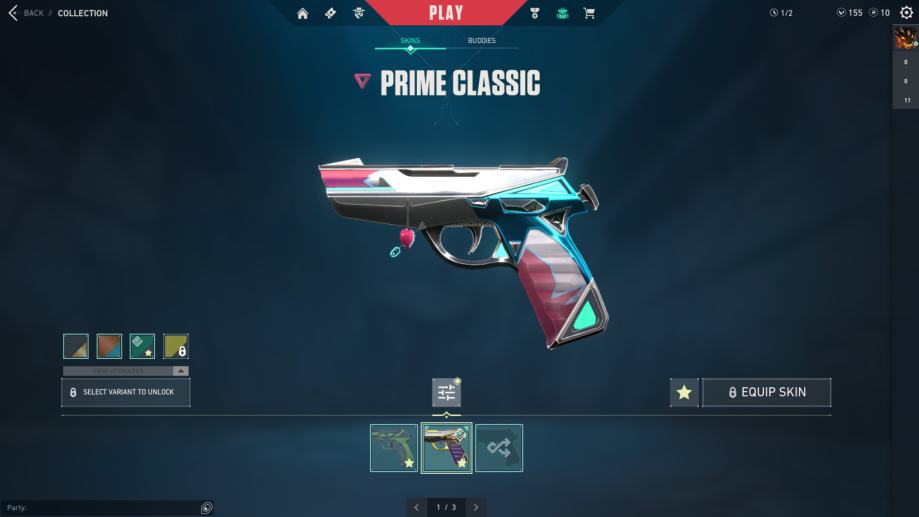Viewport: 919px width, 517px height.
Task: Select the orange and blue variant swatch
Action: [x=109, y=346]
